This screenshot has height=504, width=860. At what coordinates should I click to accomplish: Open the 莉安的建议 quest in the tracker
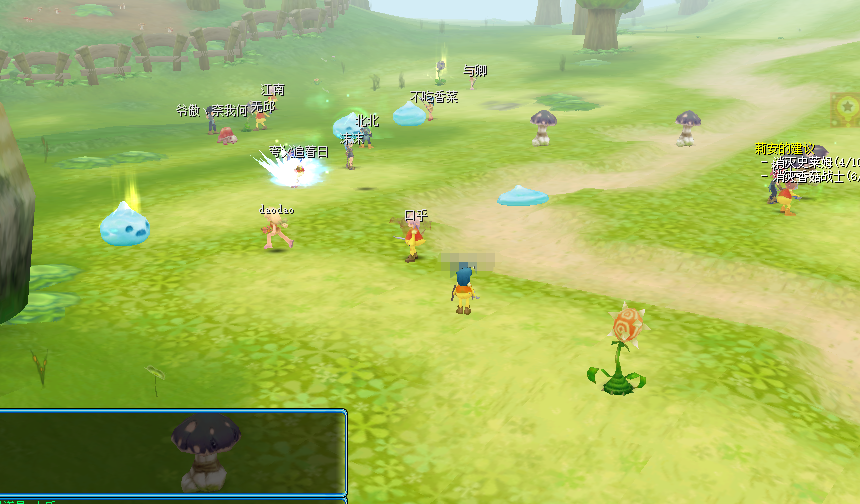tap(784, 149)
